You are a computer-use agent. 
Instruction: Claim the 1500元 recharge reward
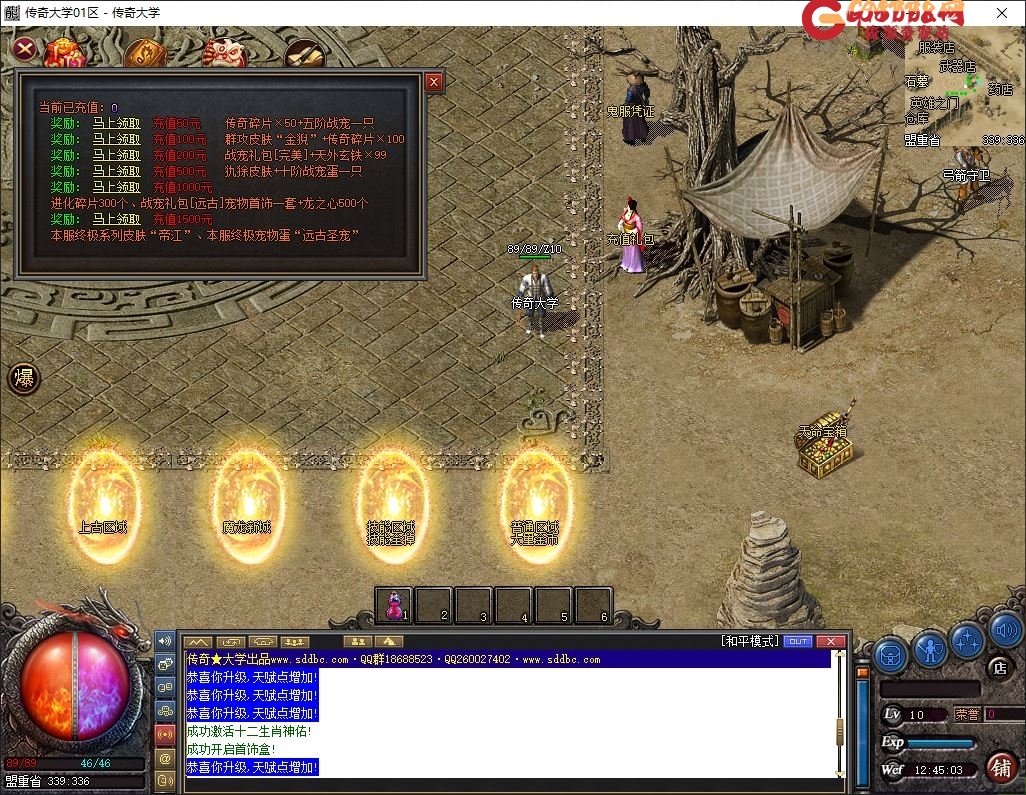click(x=116, y=219)
